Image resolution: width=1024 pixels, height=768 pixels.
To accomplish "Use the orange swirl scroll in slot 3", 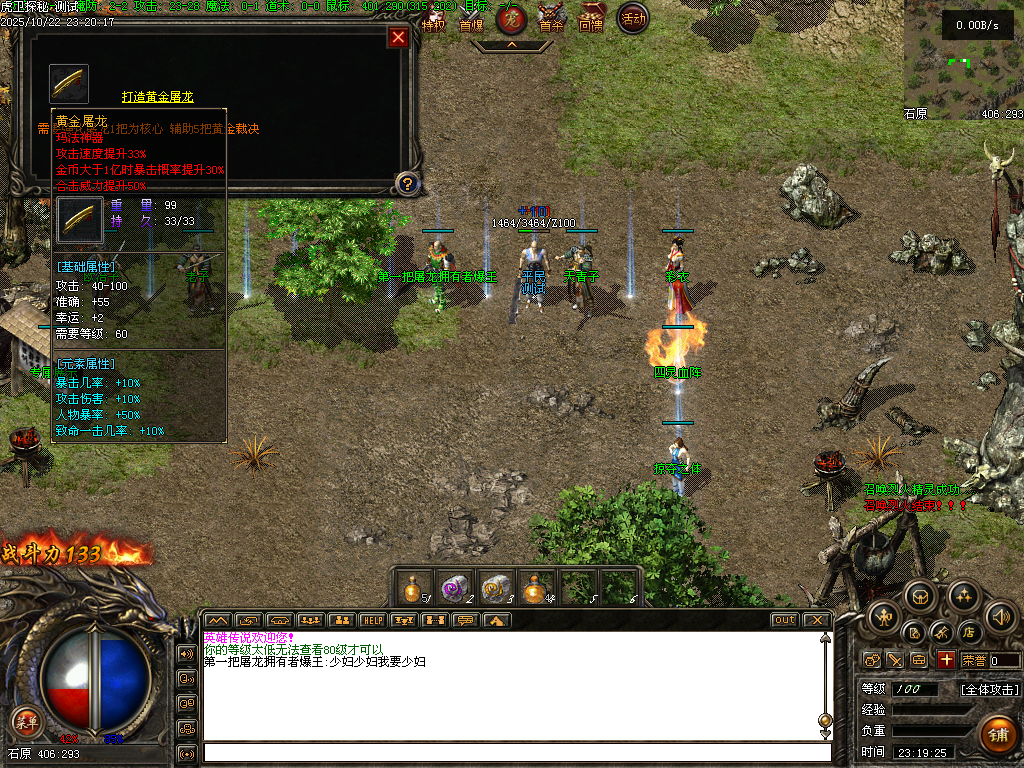I will click(x=496, y=588).
